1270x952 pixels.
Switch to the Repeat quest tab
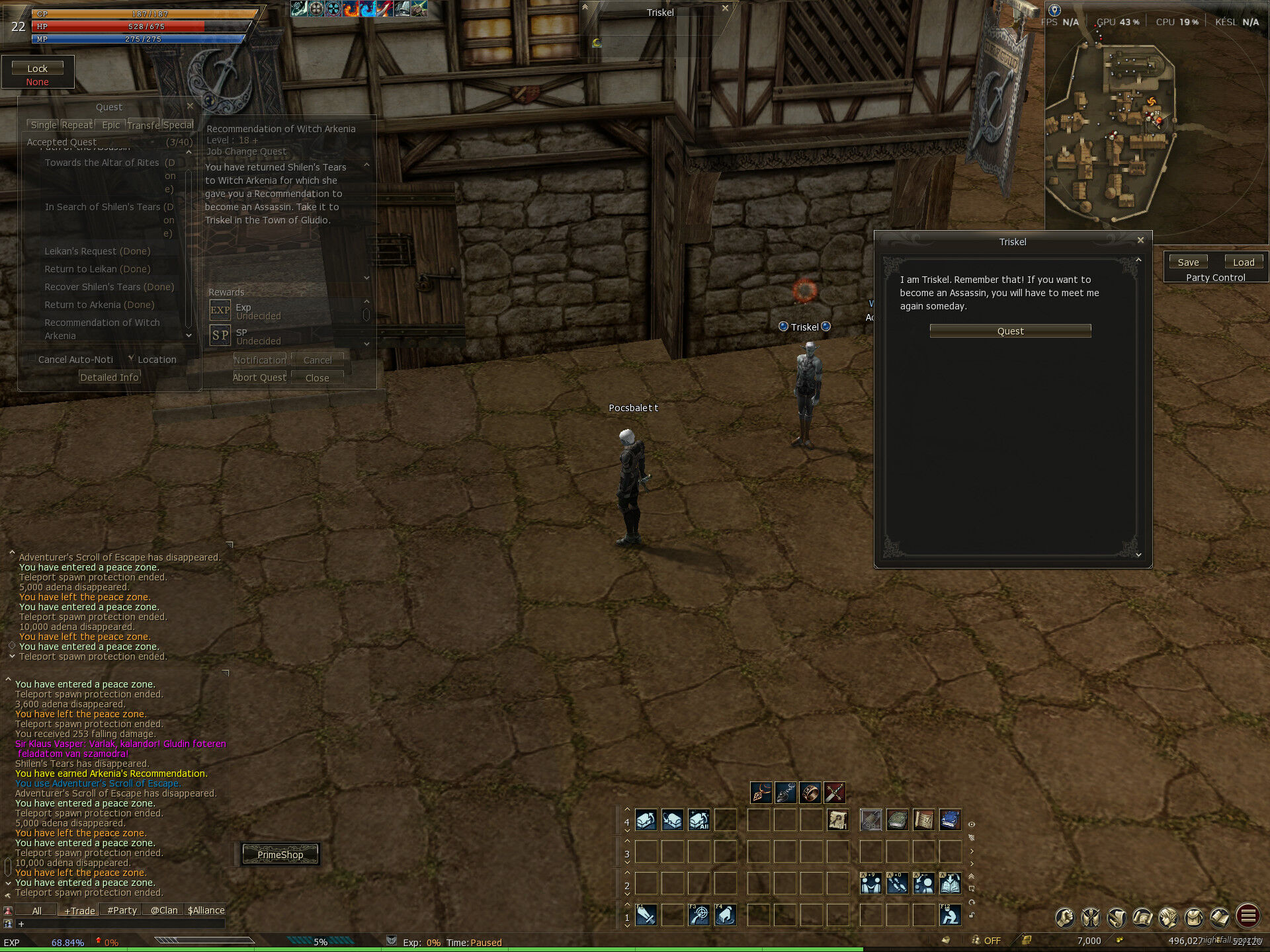click(77, 125)
